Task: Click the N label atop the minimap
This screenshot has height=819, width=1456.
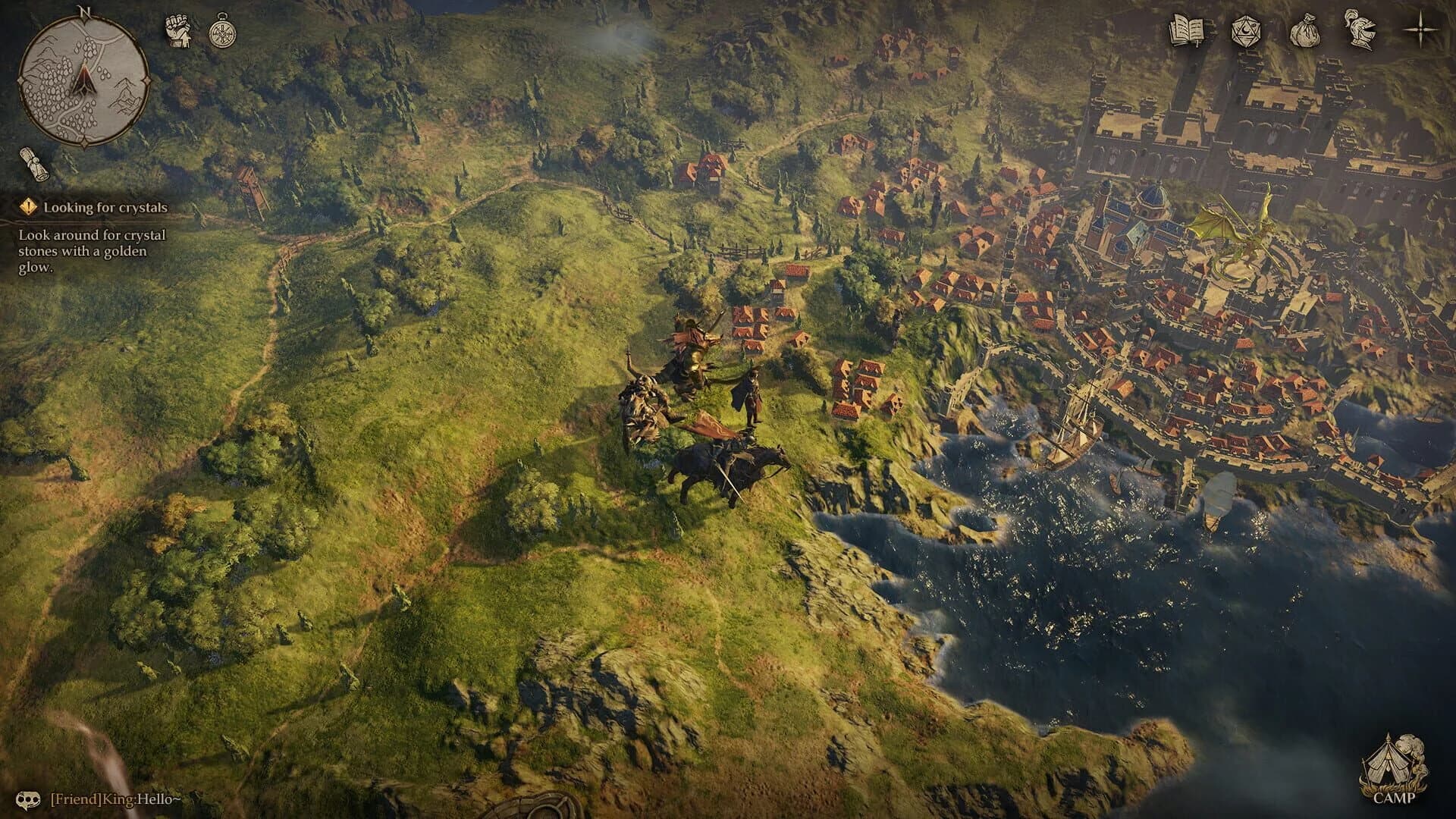Action: [84, 13]
